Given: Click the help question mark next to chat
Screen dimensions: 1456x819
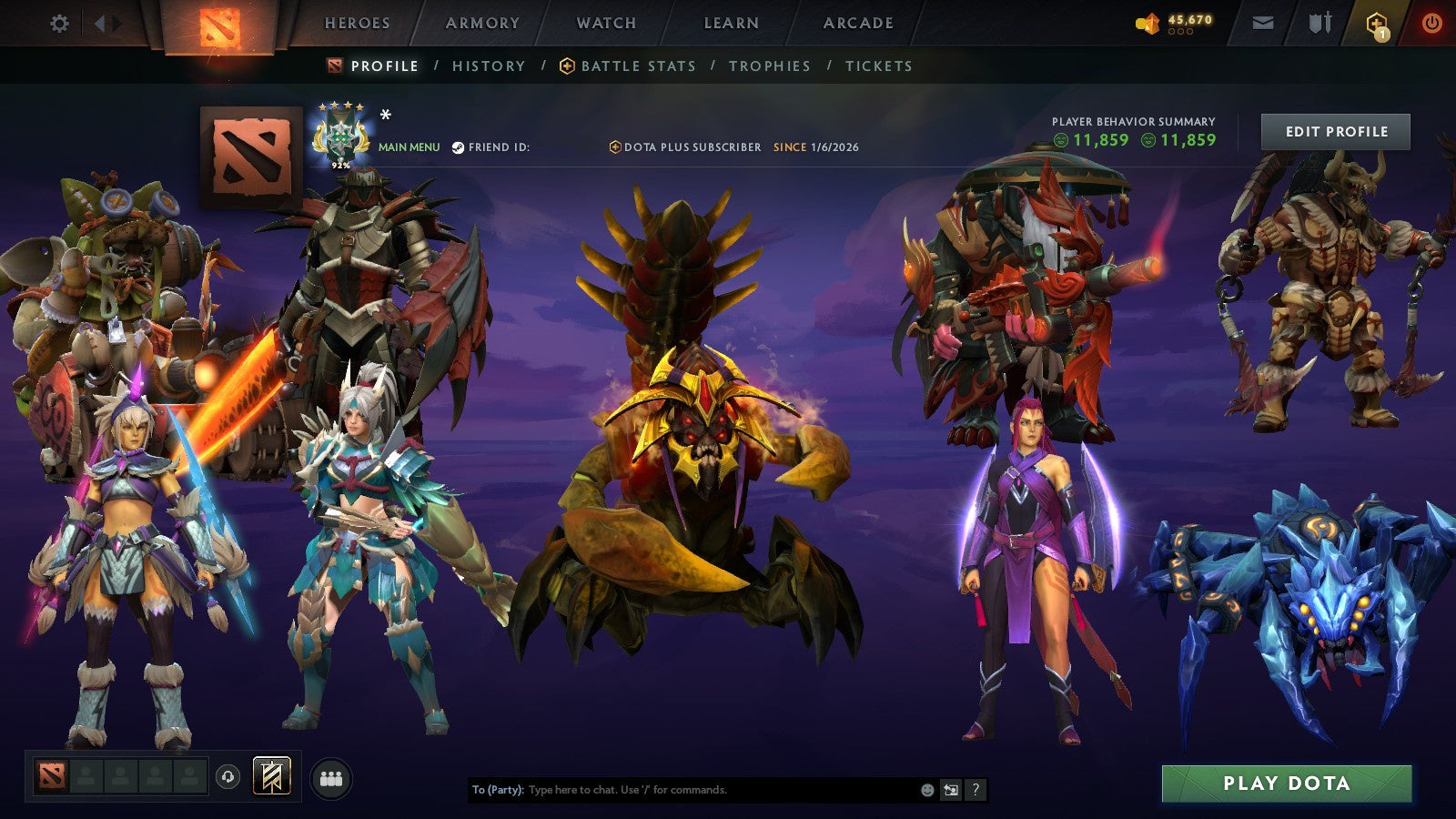Looking at the screenshot, I should (x=976, y=790).
